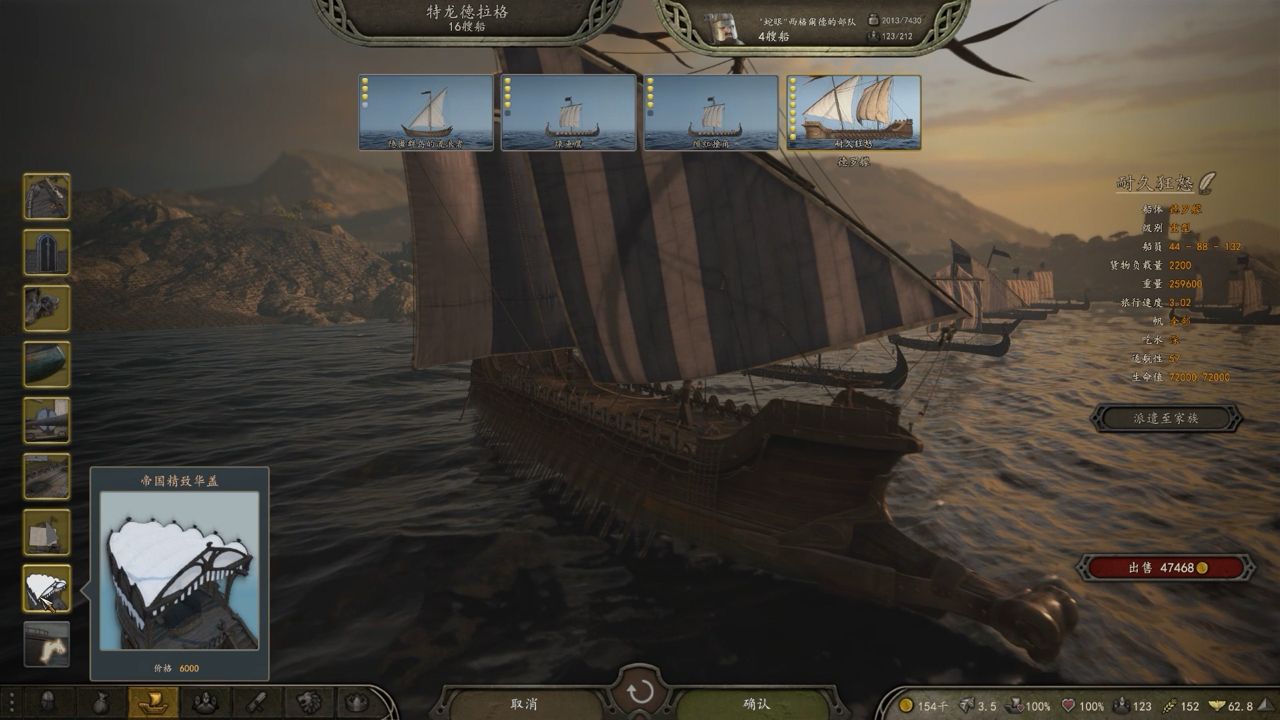The width and height of the screenshot is (1280, 720).
Task: Choose the green hull upgrade slot
Action: pyautogui.click(x=47, y=364)
